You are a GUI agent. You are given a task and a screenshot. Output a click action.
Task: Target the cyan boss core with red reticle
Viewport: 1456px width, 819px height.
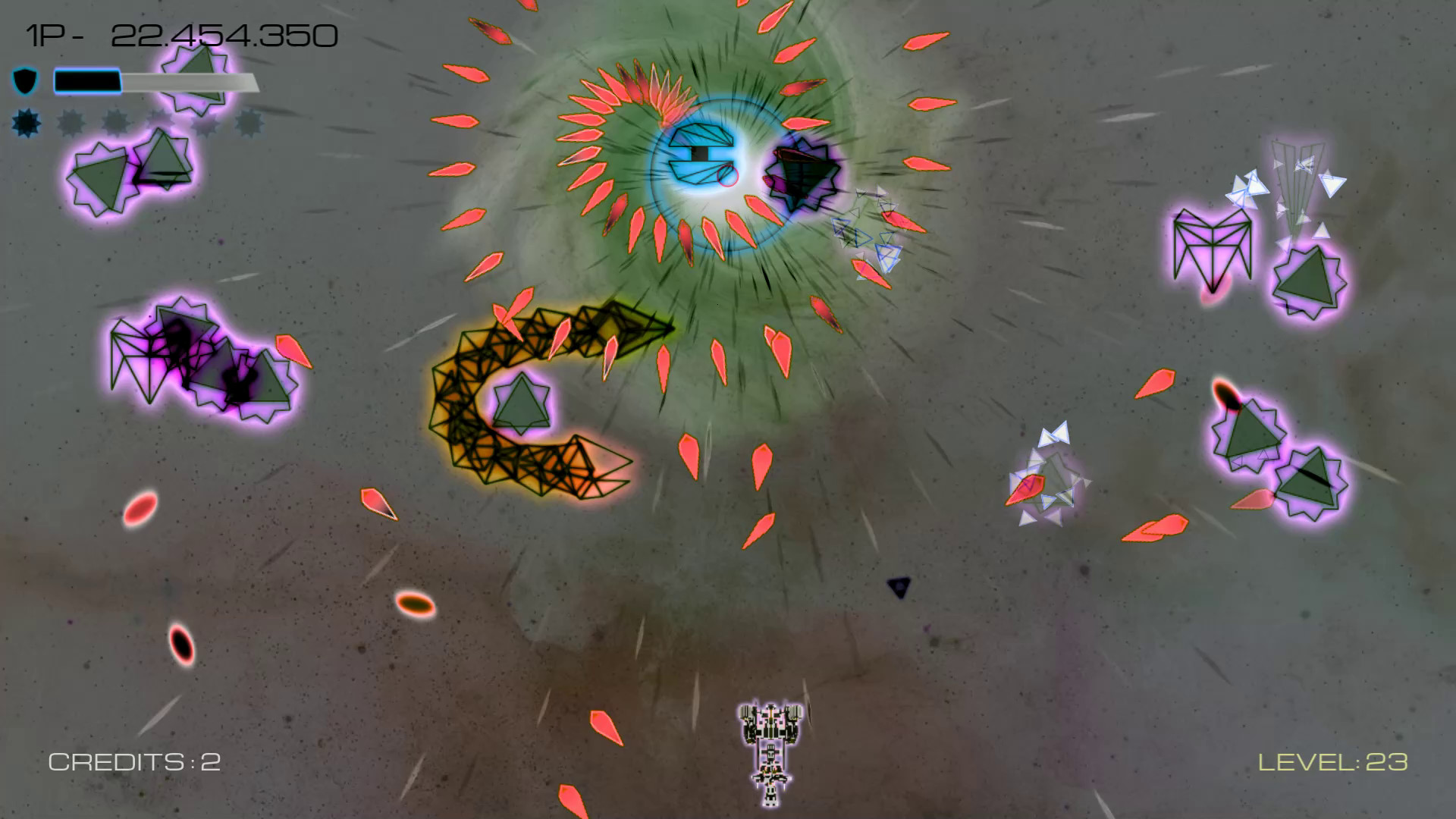pos(703,159)
